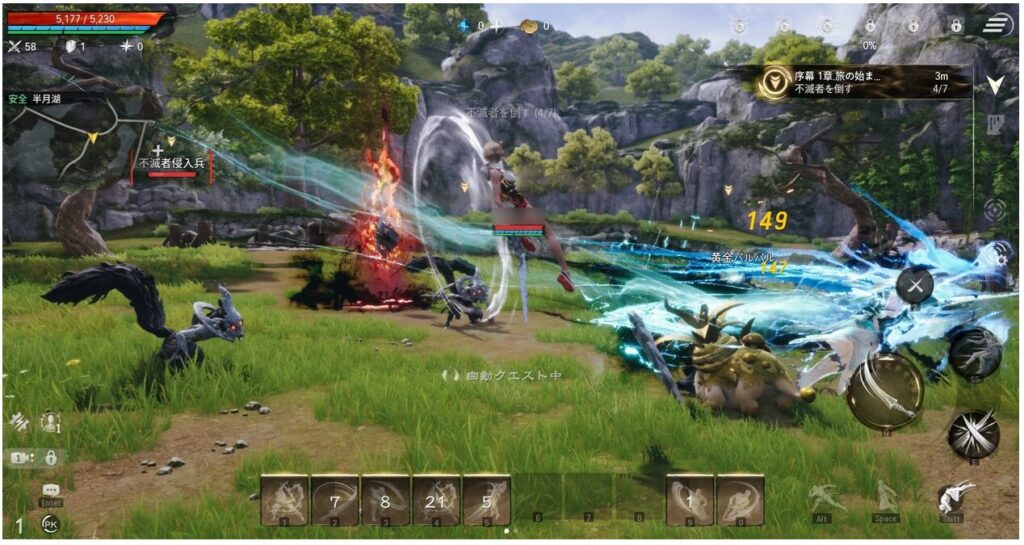Open the party icon with the number 1
Image resolution: width=1024 pixels, height=545 pixels.
point(50,422)
